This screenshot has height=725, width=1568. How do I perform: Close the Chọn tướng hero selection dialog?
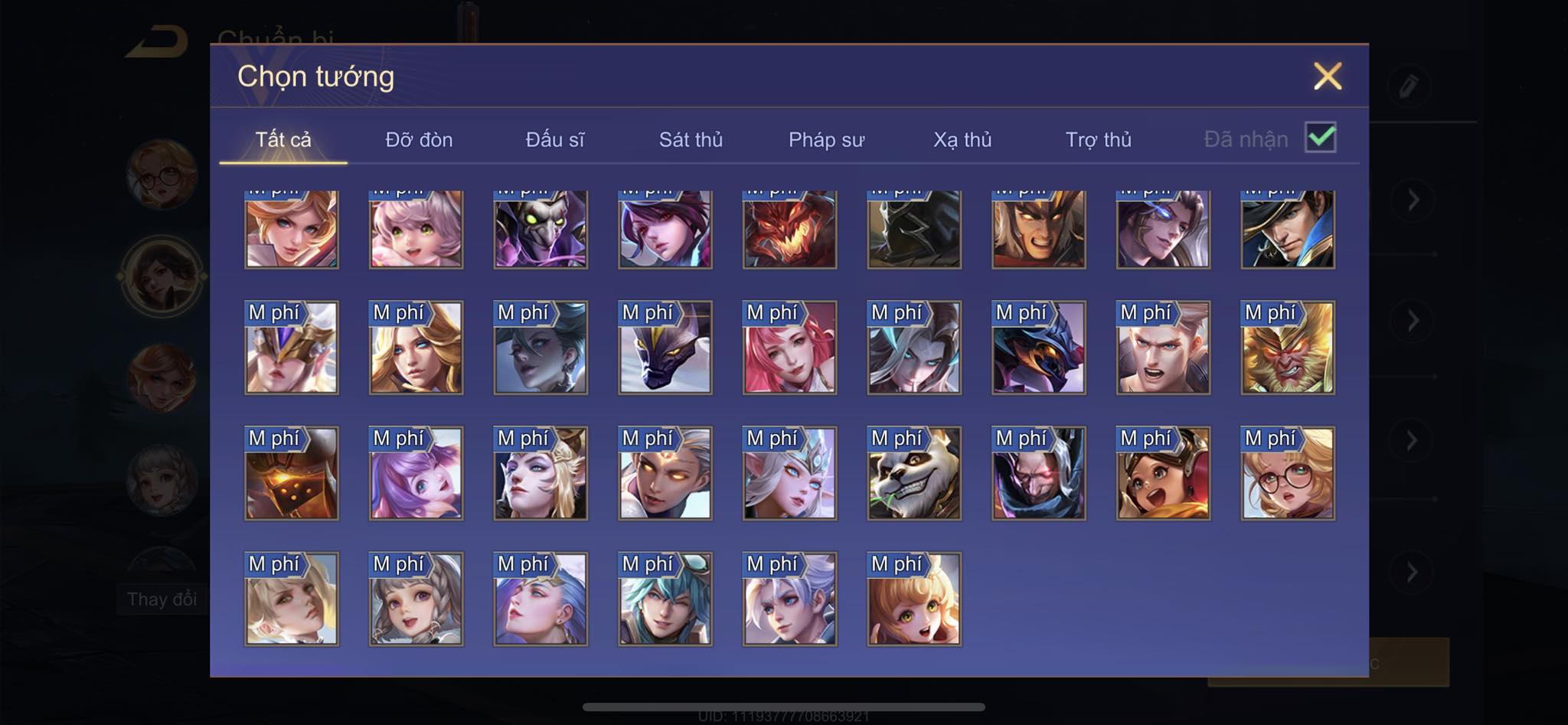tap(1328, 76)
